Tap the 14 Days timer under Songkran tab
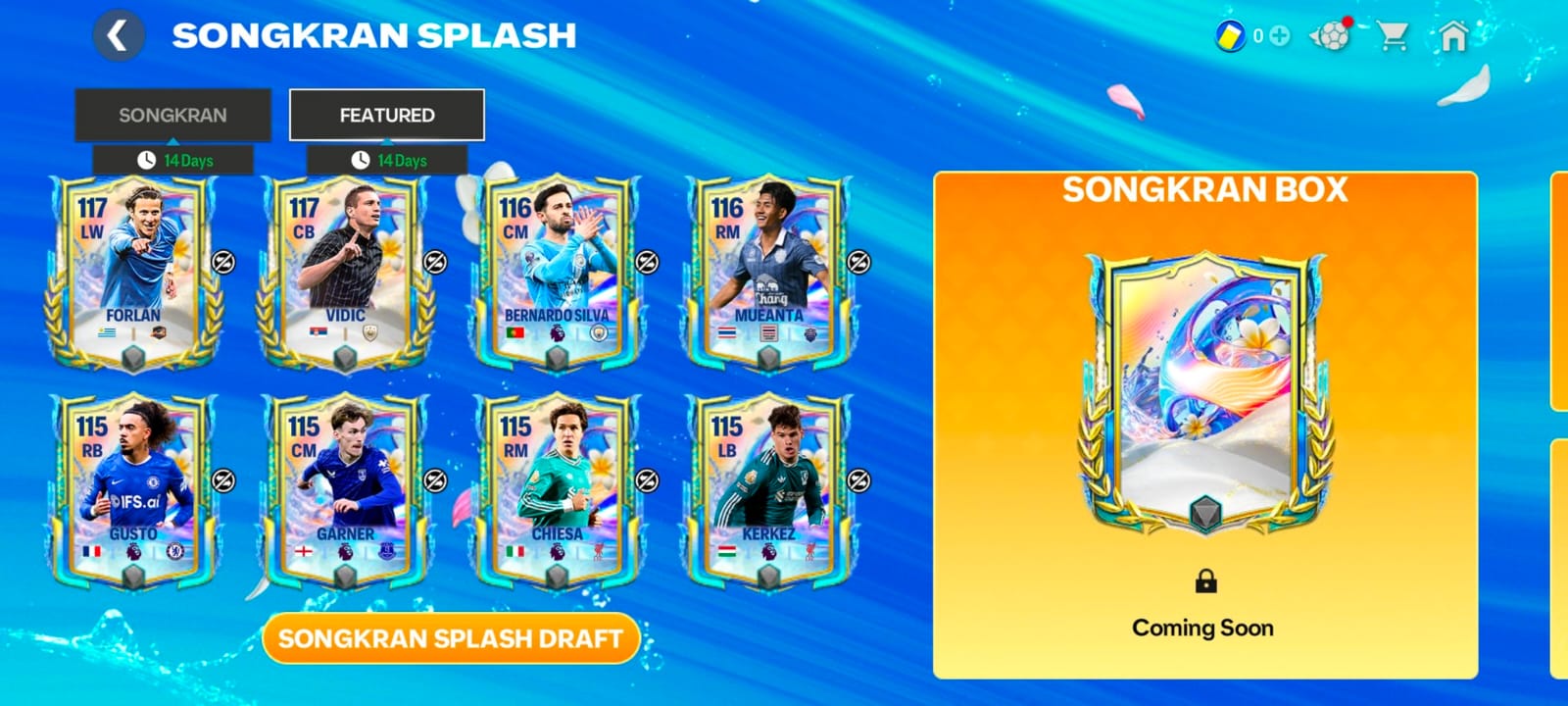 172,158
